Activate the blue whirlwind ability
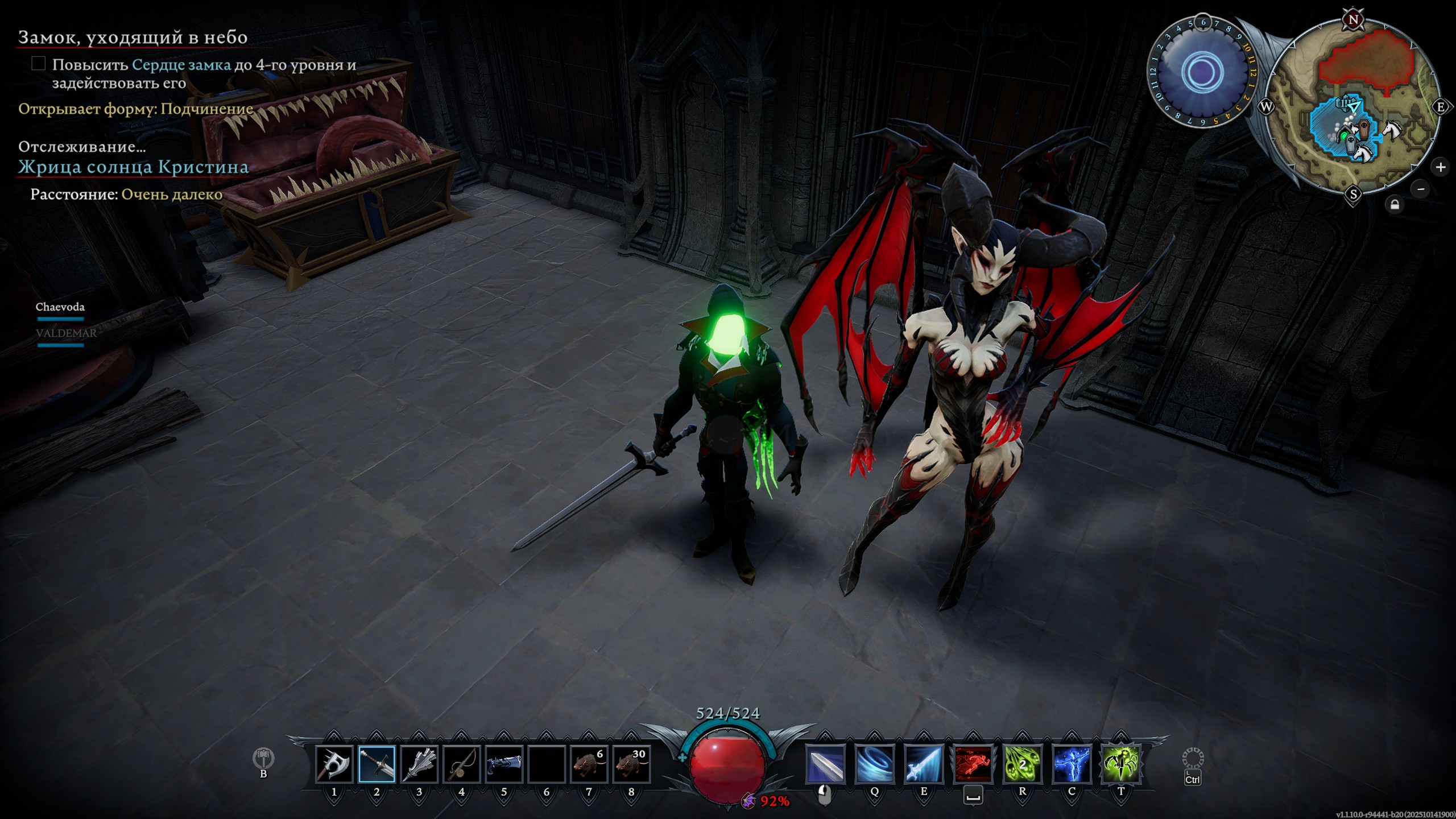The height and width of the screenshot is (819, 1456). [x=874, y=764]
